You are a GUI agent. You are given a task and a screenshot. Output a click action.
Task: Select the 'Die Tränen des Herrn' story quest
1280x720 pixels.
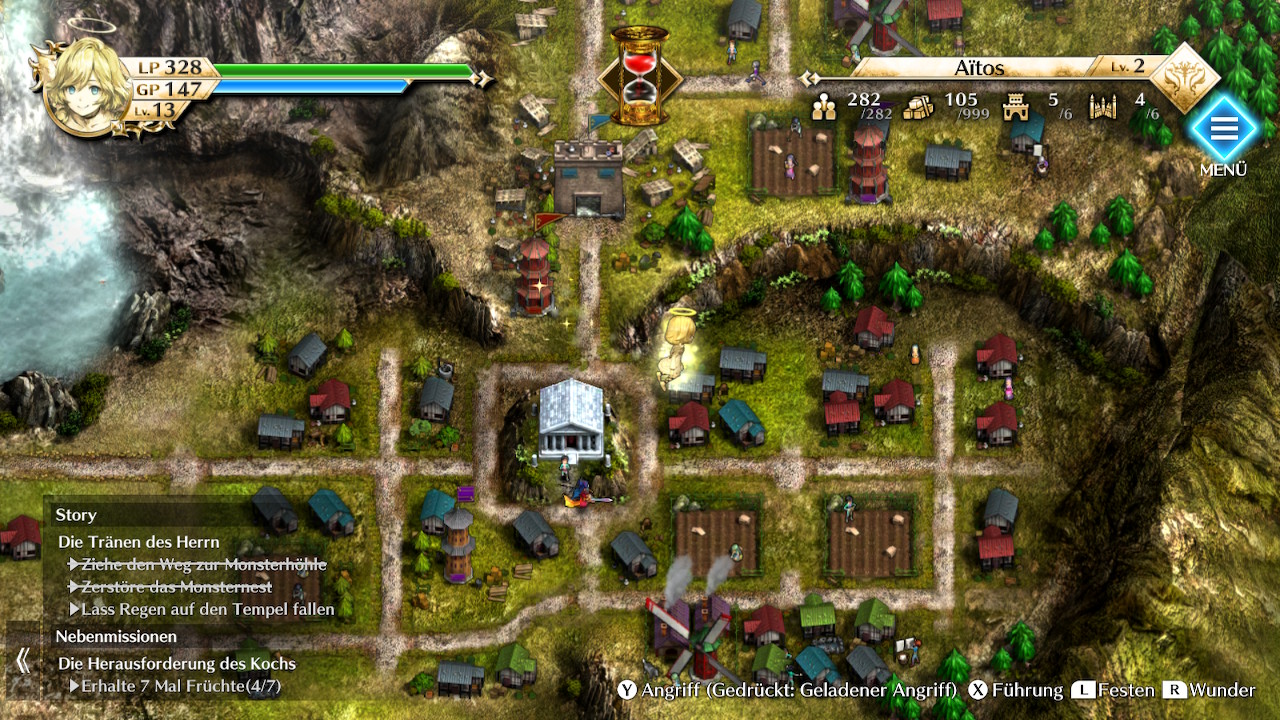pyautogui.click(x=138, y=542)
